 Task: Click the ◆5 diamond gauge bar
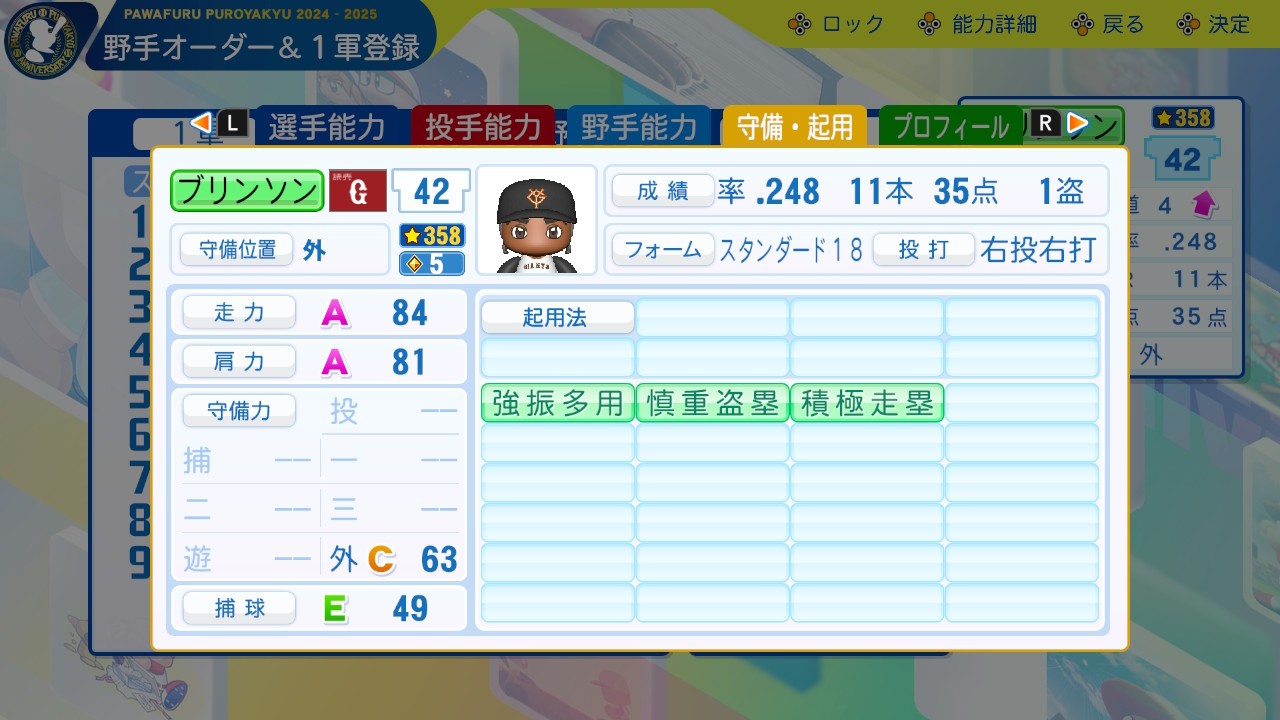(431, 262)
